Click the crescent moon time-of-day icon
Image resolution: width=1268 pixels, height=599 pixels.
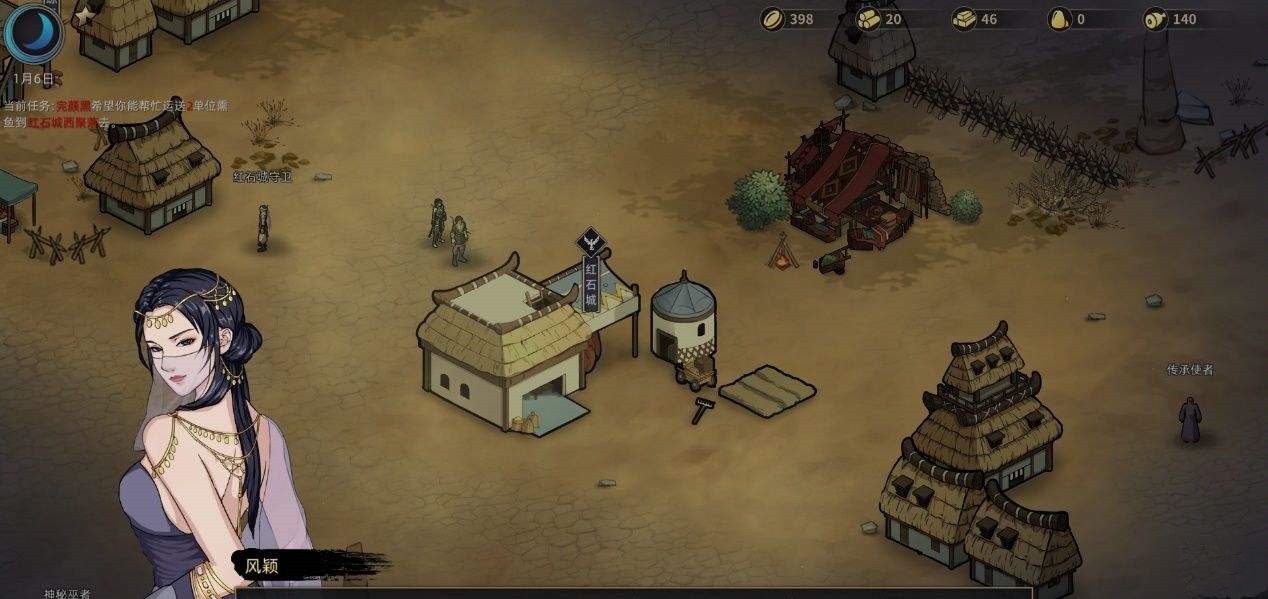pyautogui.click(x=33, y=32)
